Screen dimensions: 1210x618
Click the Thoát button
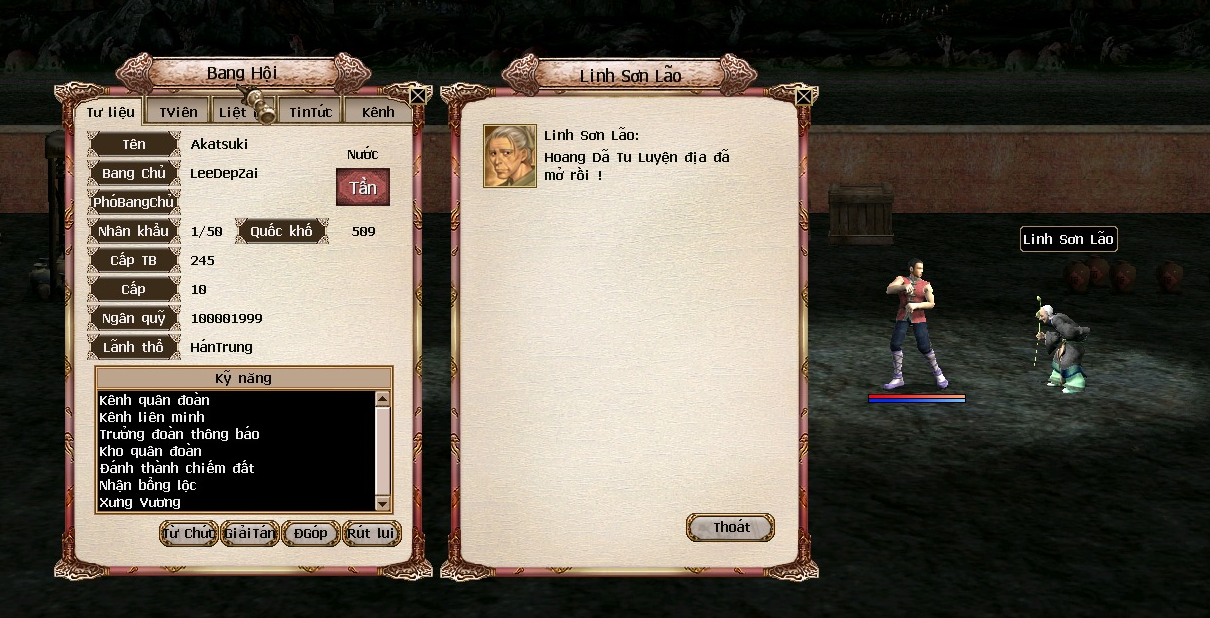click(x=731, y=527)
